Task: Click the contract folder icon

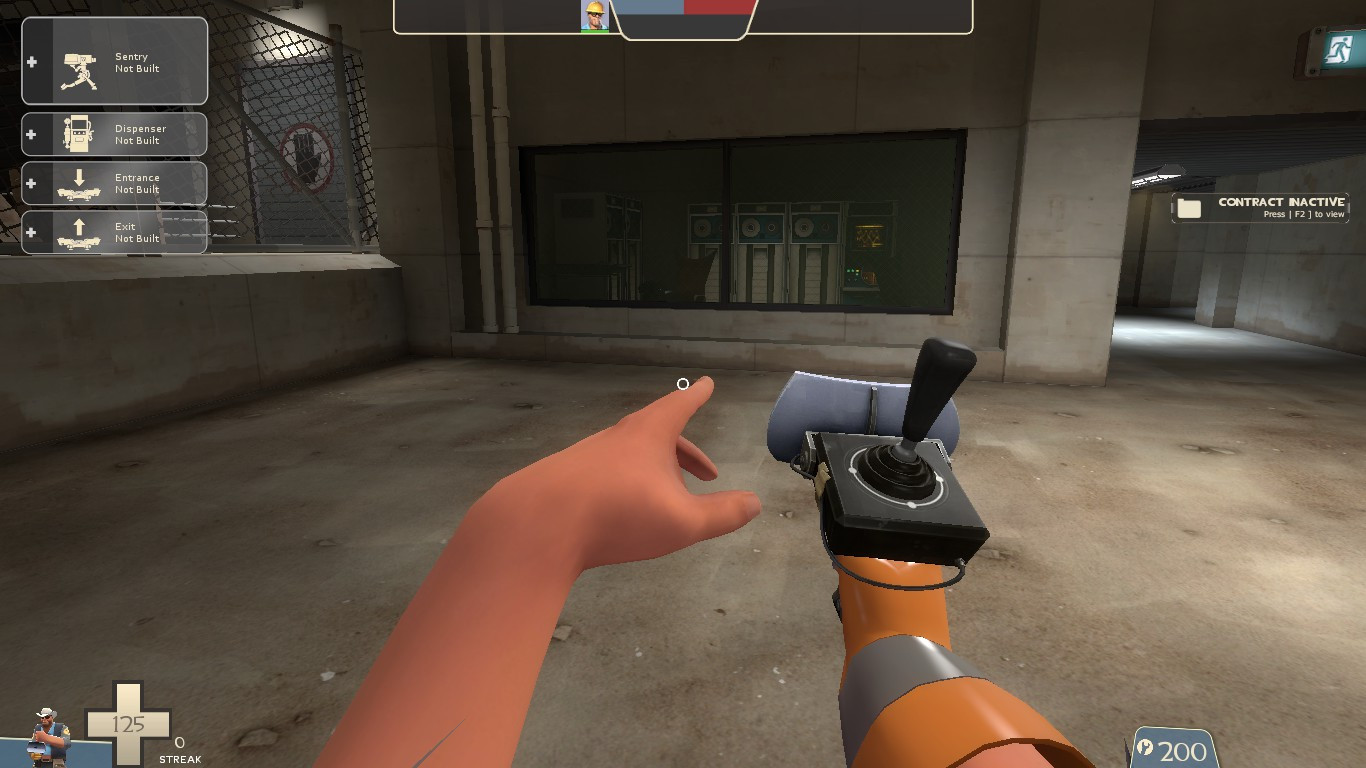Action: pos(1189,207)
